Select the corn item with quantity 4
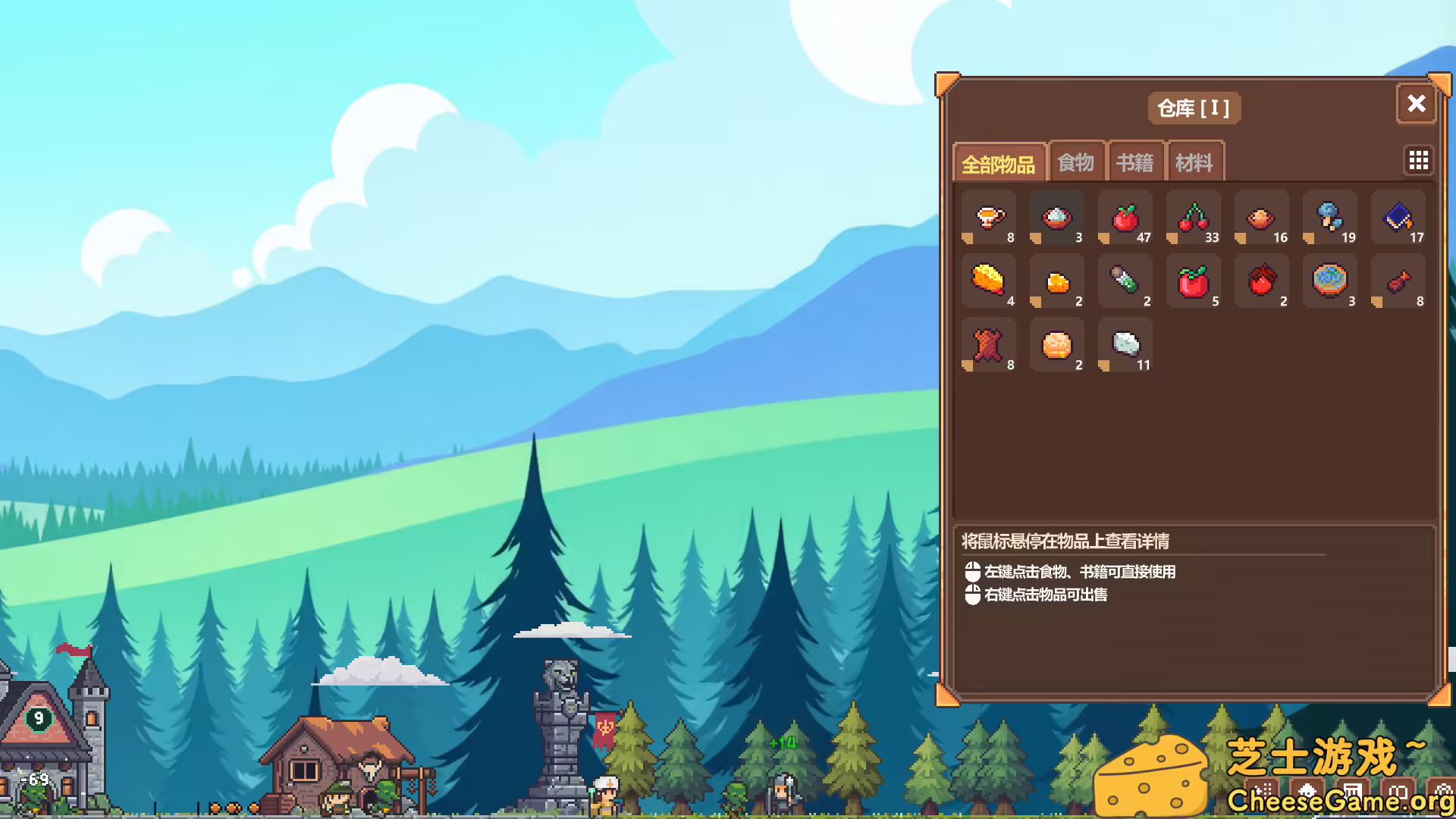Screen dimensions: 1456x819 (988, 281)
